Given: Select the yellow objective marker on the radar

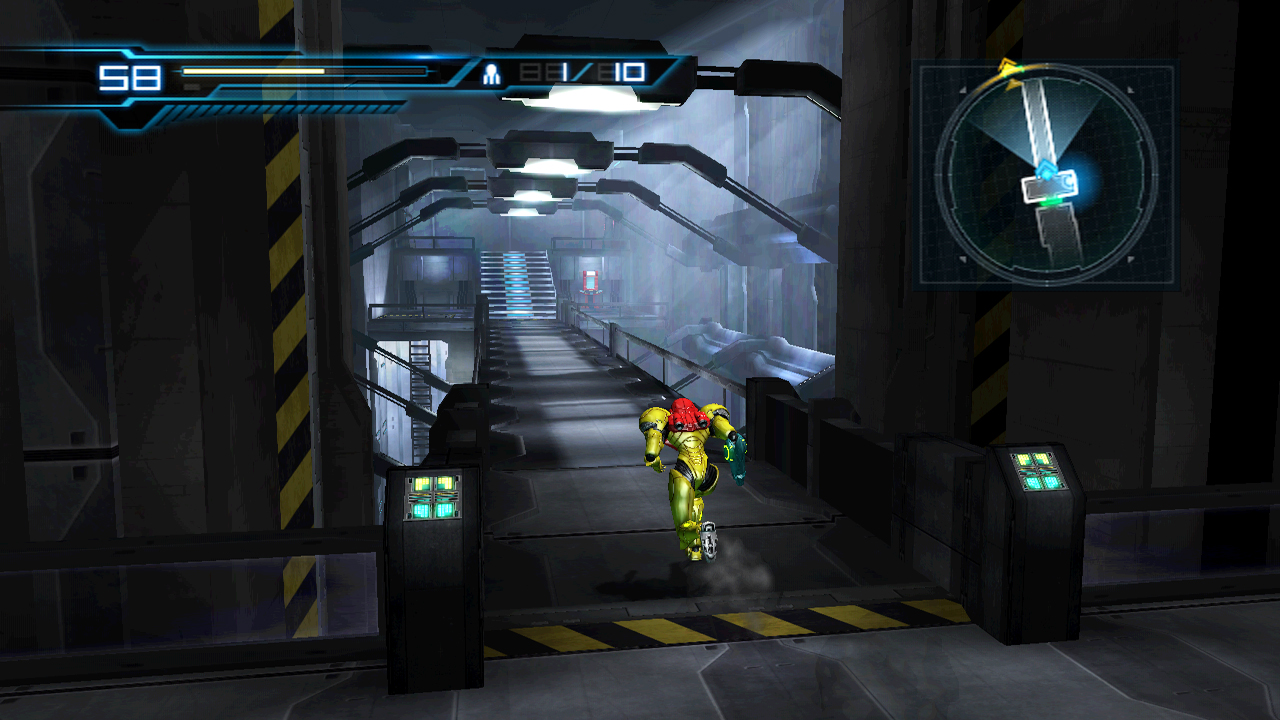Looking at the screenshot, I should [x=1006, y=67].
